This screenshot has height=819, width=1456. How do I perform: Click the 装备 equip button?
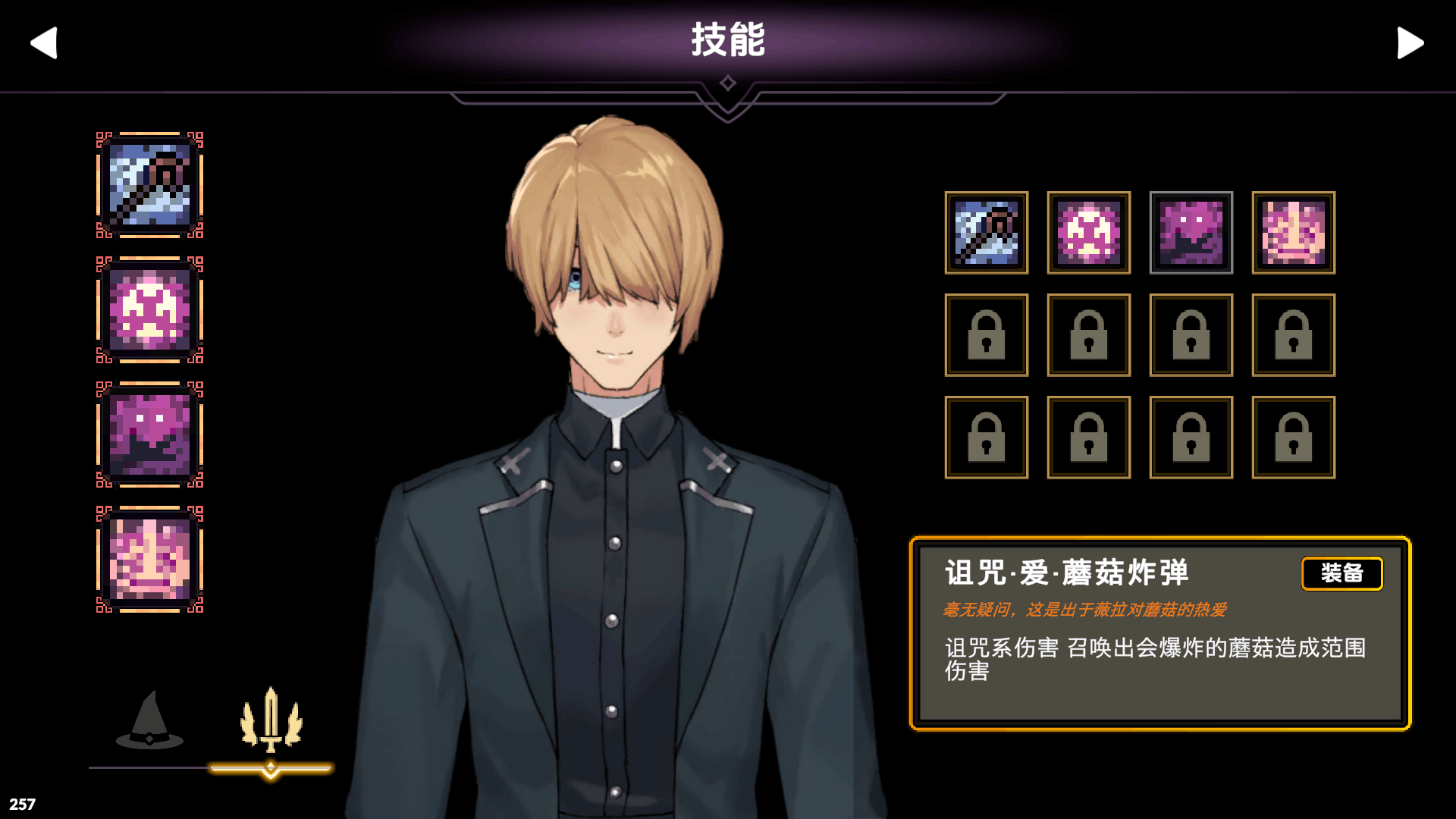[1341, 573]
